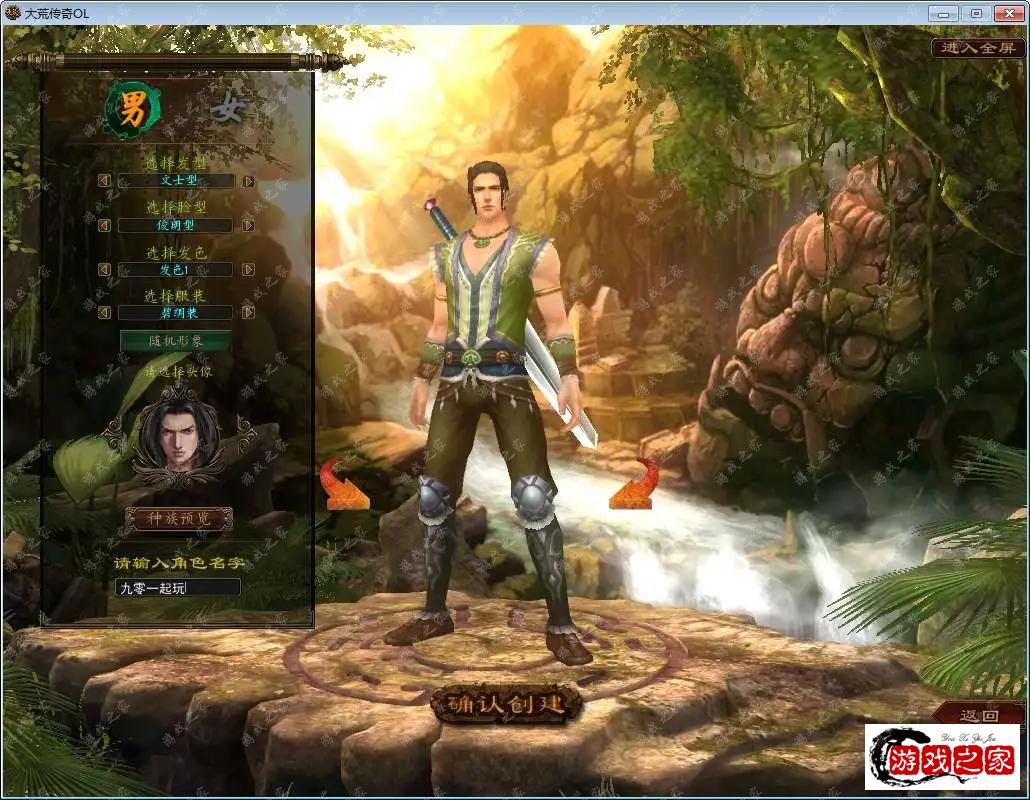The image size is (1030, 800).
Task: Click the next hairstyle (发型) arrow
Action: 248,181
